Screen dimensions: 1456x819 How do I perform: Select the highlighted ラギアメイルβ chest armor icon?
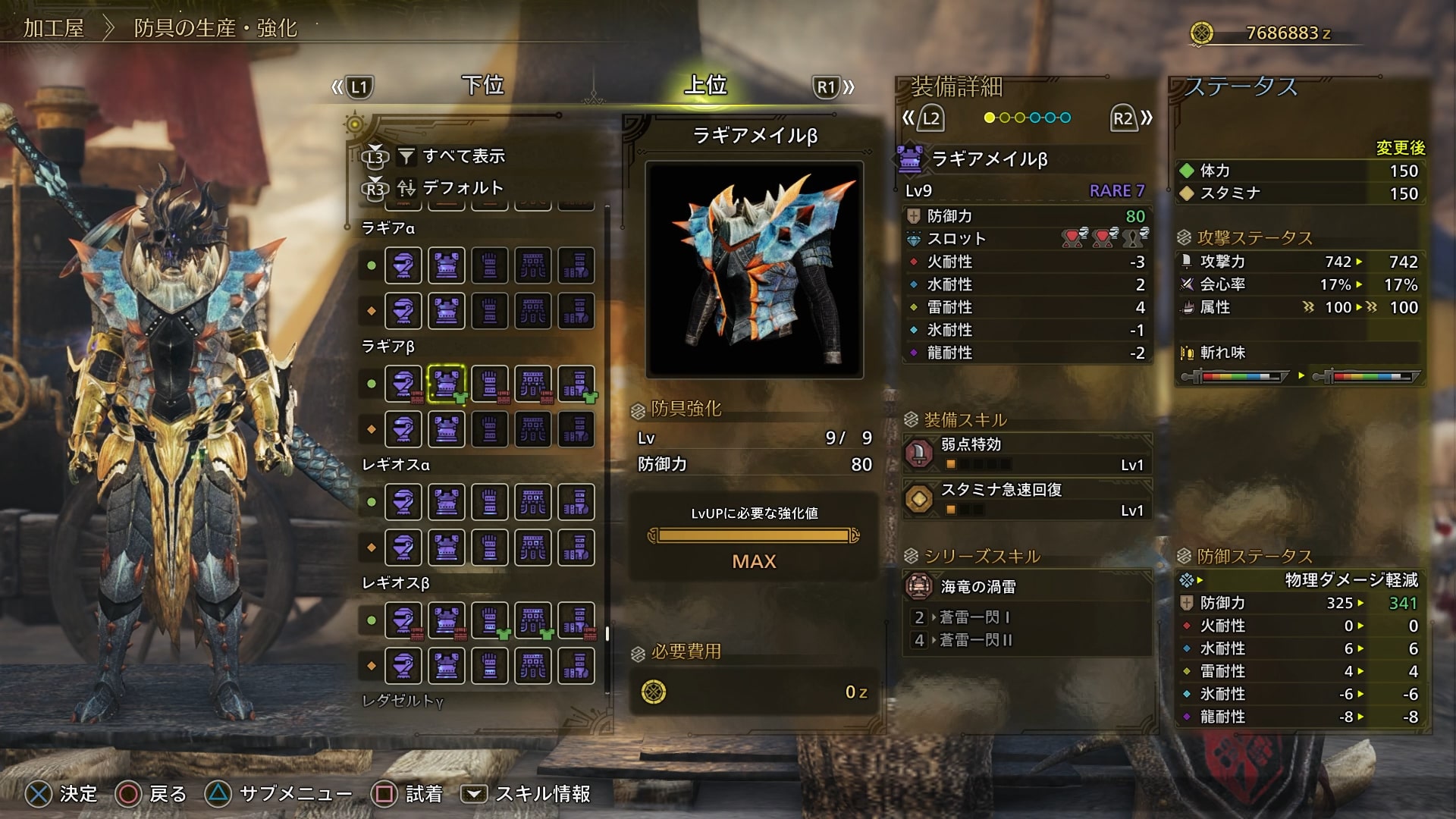(x=447, y=384)
